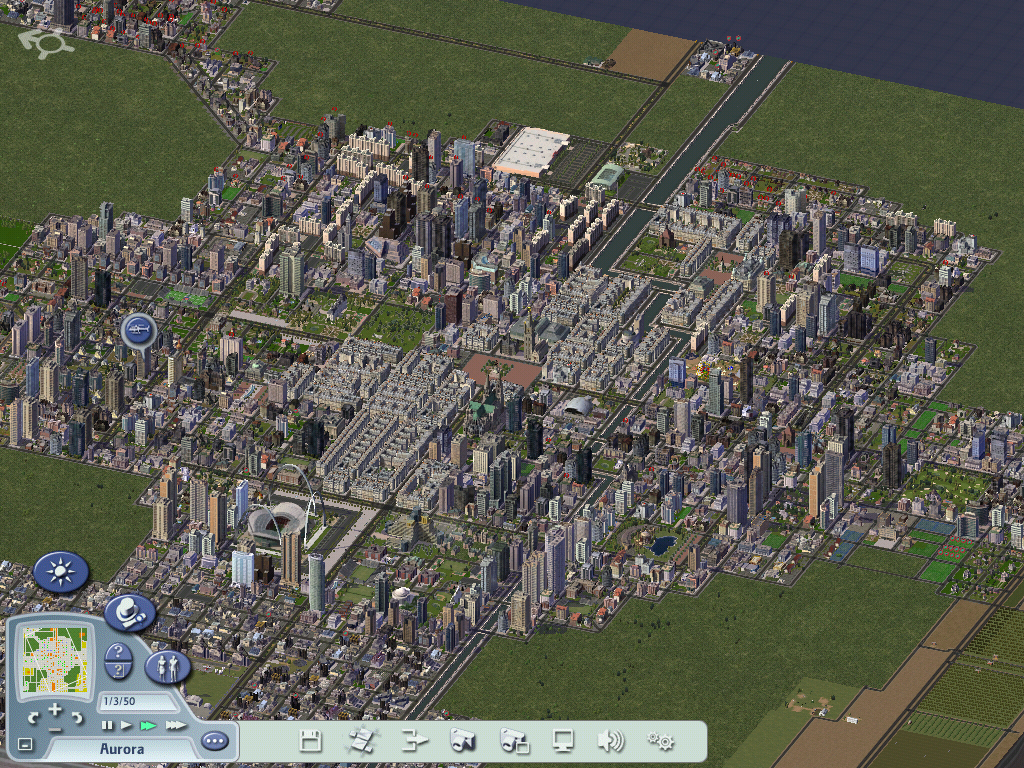Exit to region with the arrow icon
This screenshot has width=1024, height=768.
(413, 741)
